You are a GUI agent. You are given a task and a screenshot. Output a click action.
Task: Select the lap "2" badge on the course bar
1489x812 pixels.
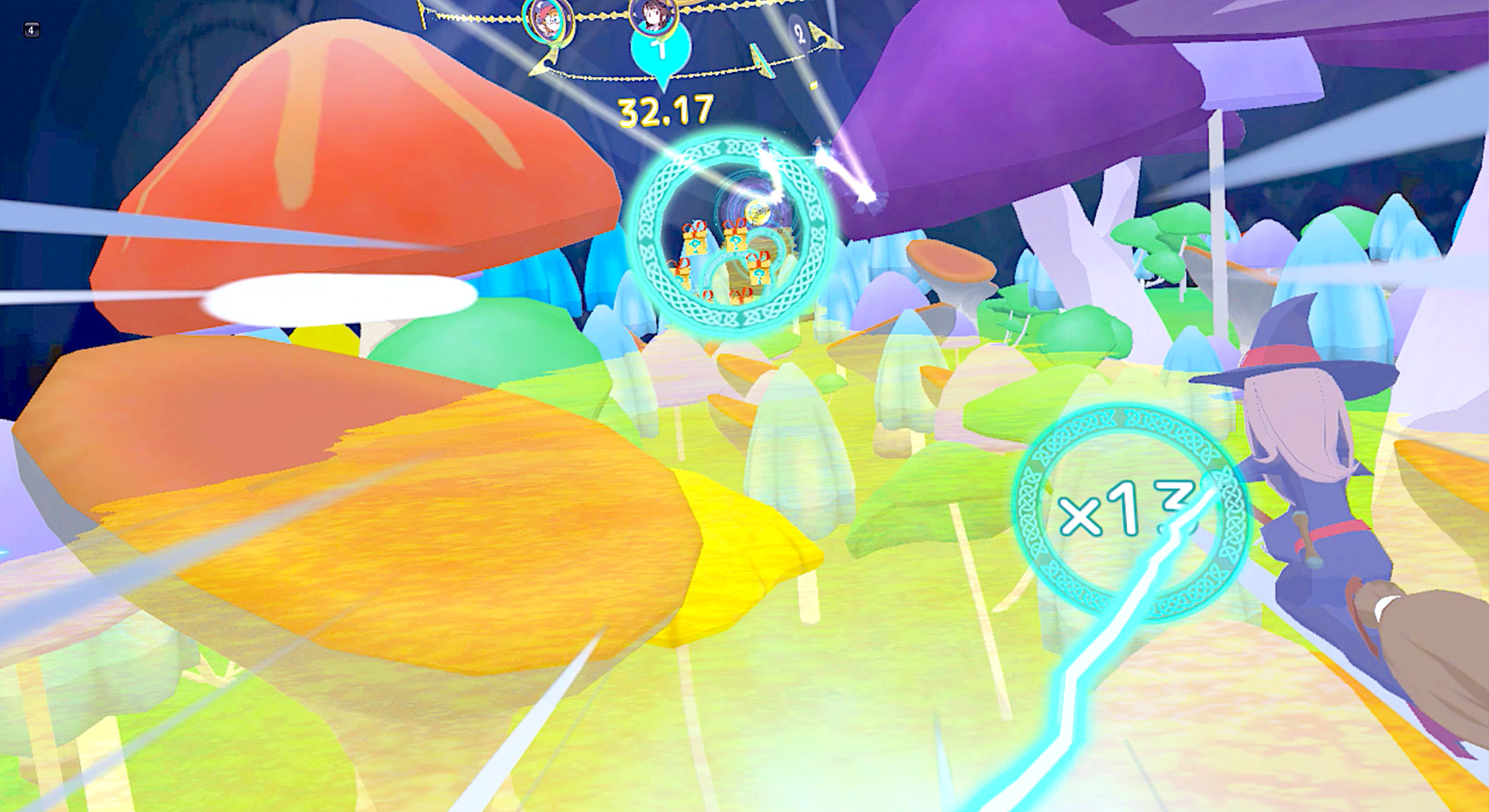click(800, 35)
